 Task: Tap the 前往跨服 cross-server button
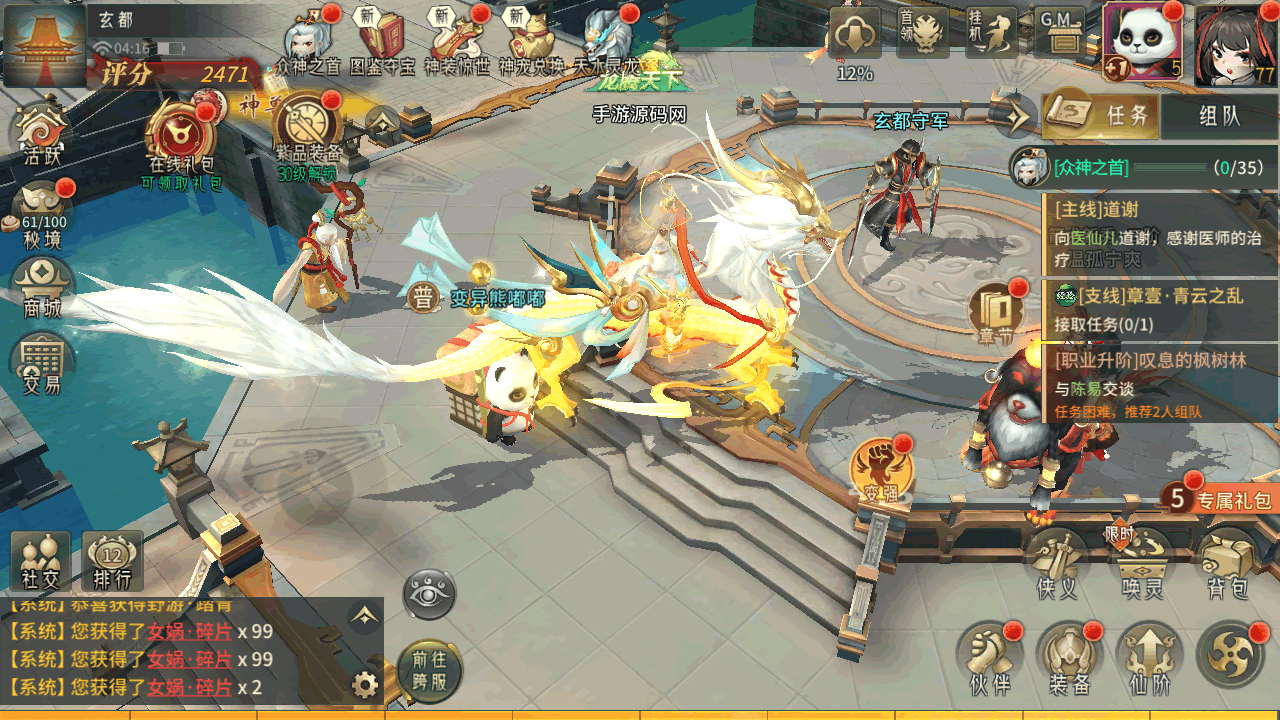[429, 668]
